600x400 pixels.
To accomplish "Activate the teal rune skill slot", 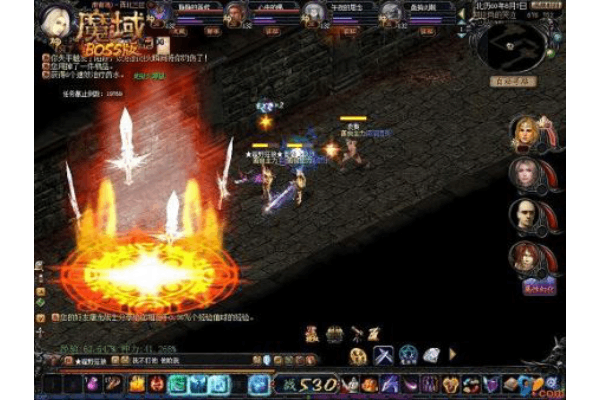I will pyautogui.click(x=177, y=384).
